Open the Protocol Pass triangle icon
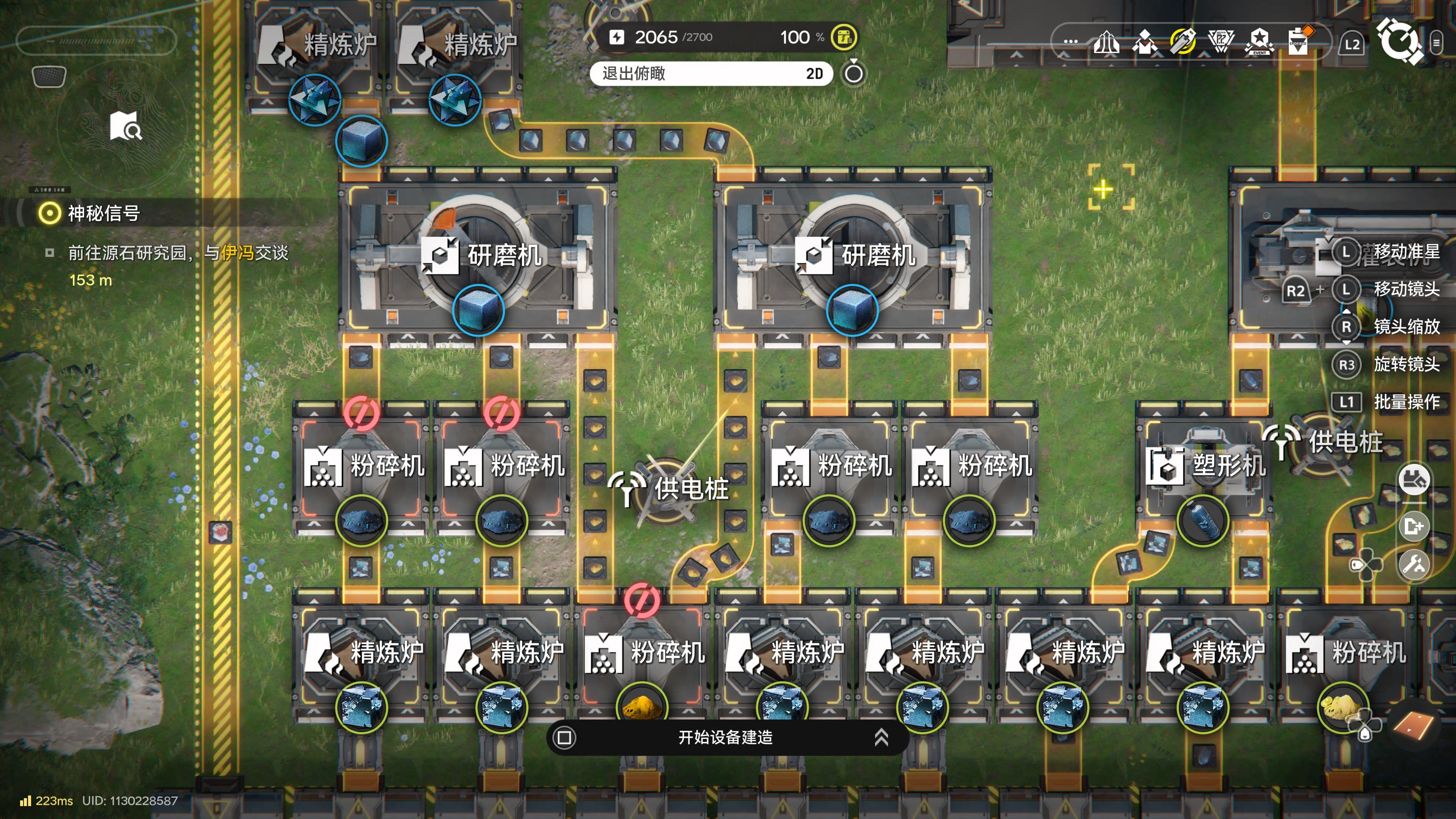This screenshot has height=819, width=1456. click(x=1221, y=42)
